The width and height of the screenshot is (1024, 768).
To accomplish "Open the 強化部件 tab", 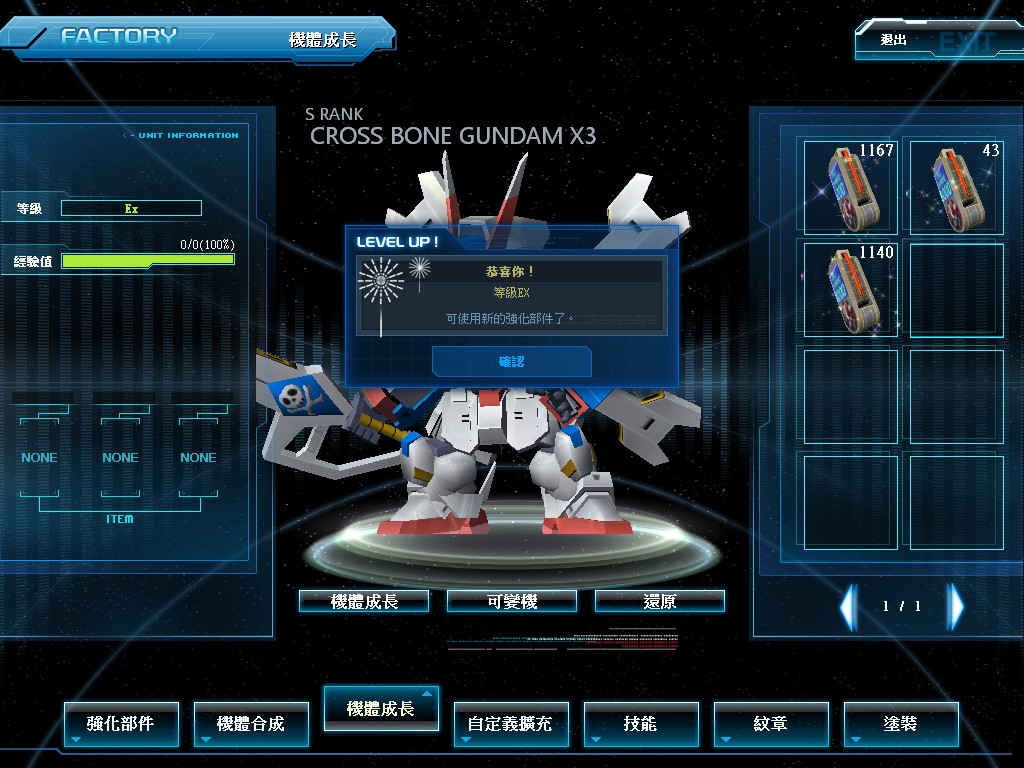I will (121, 723).
